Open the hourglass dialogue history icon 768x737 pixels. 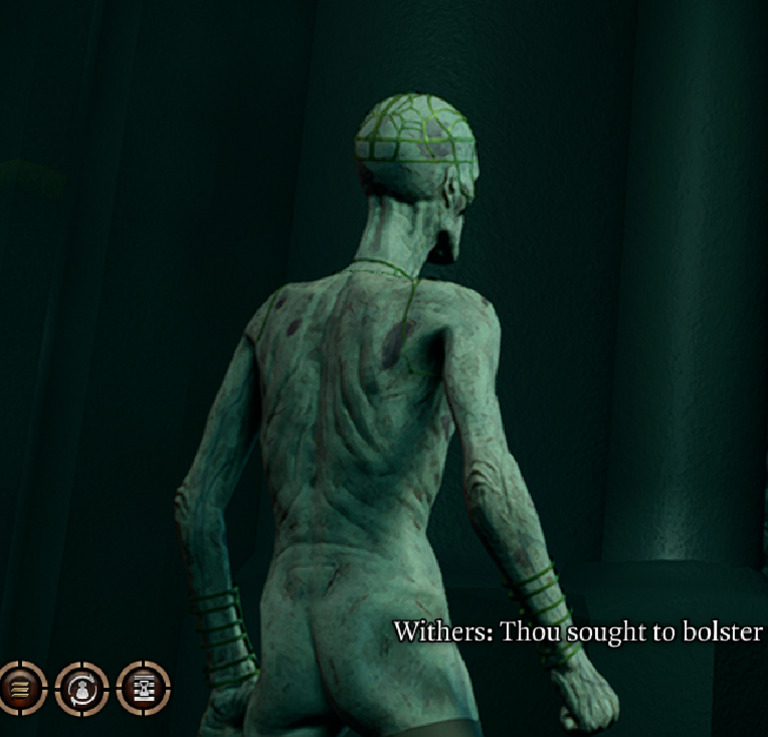coord(143,688)
